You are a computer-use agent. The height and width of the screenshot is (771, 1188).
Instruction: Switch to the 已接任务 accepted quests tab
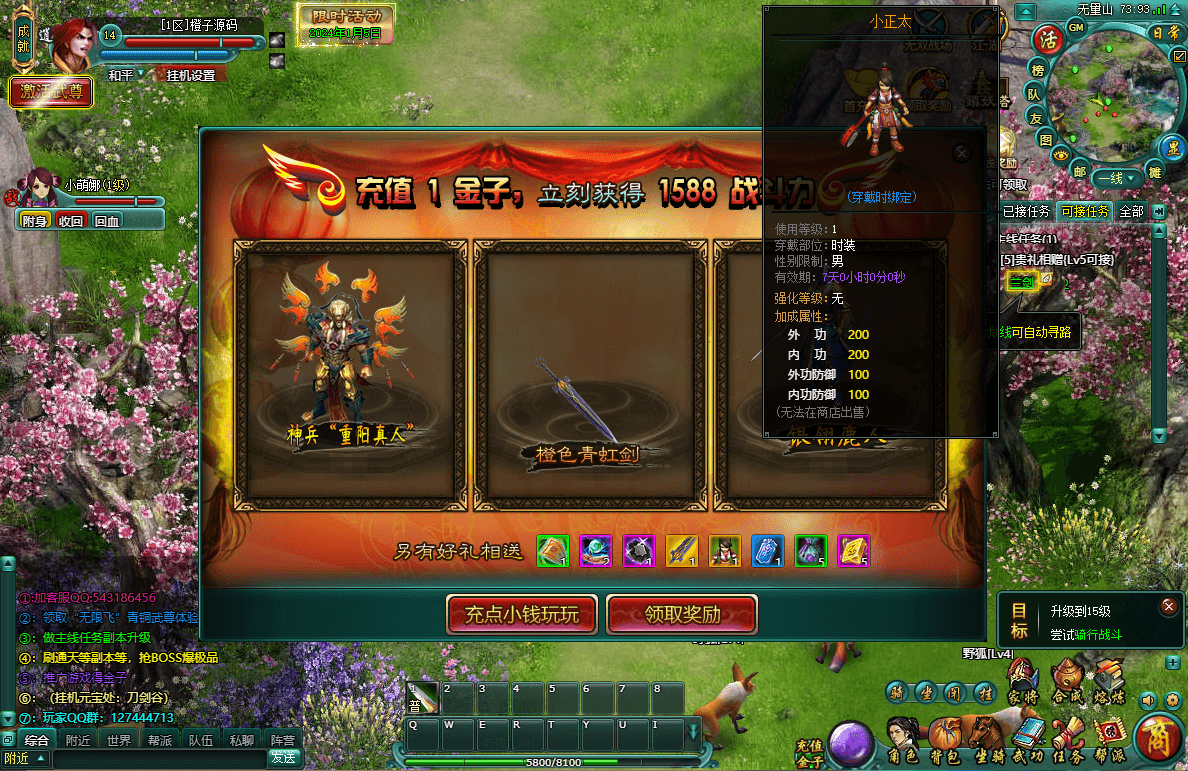coord(1026,211)
